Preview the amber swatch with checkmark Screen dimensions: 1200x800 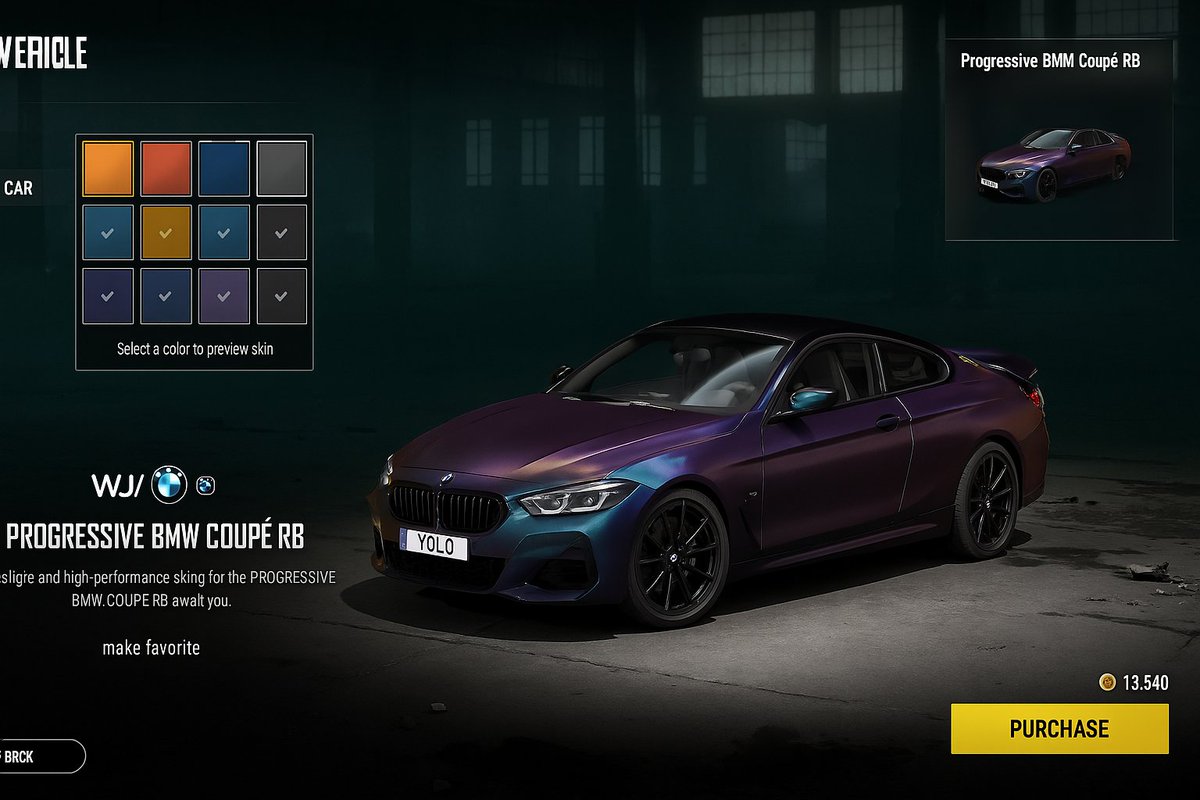(166, 232)
